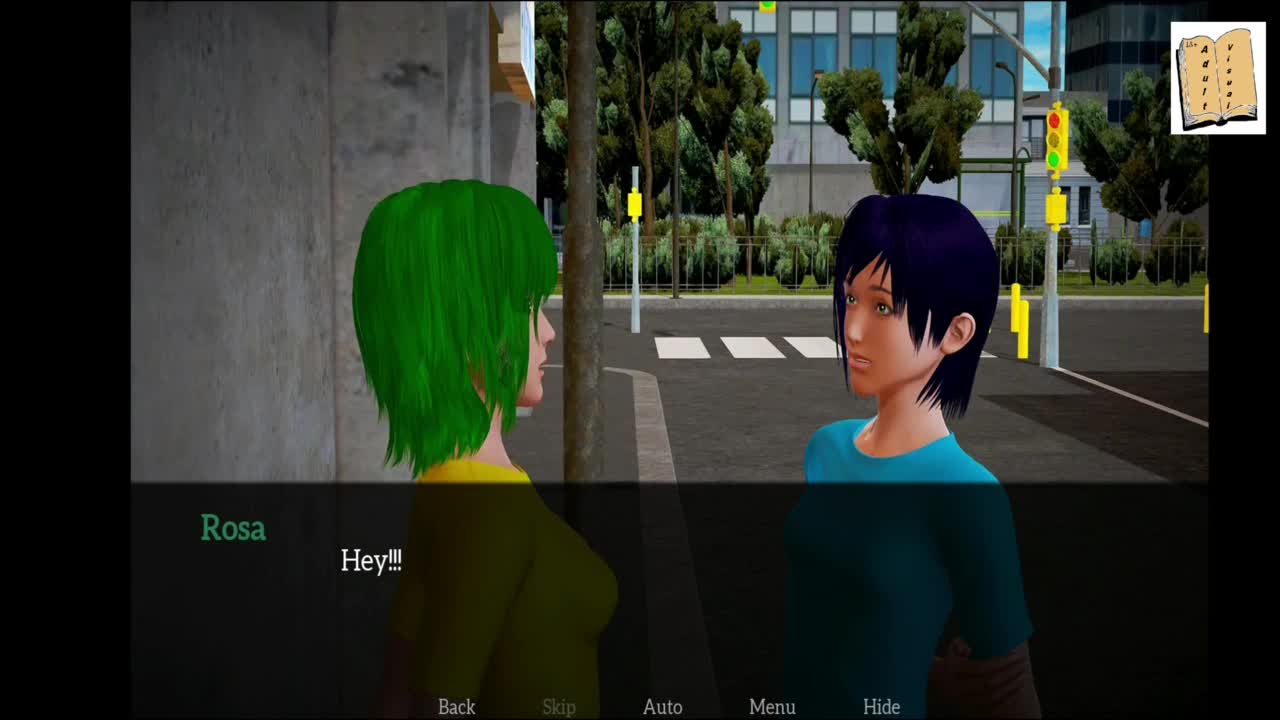Enable Auto dialogue advance

click(x=662, y=707)
